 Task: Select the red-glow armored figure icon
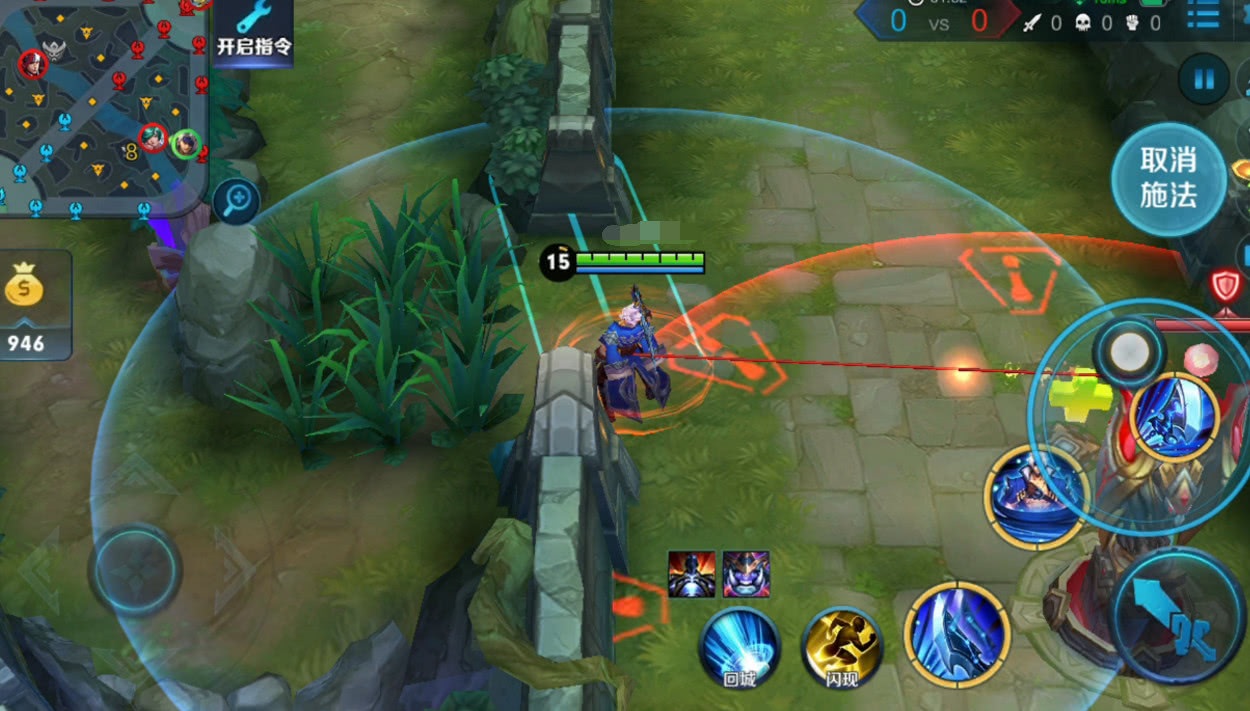coord(691,574)
